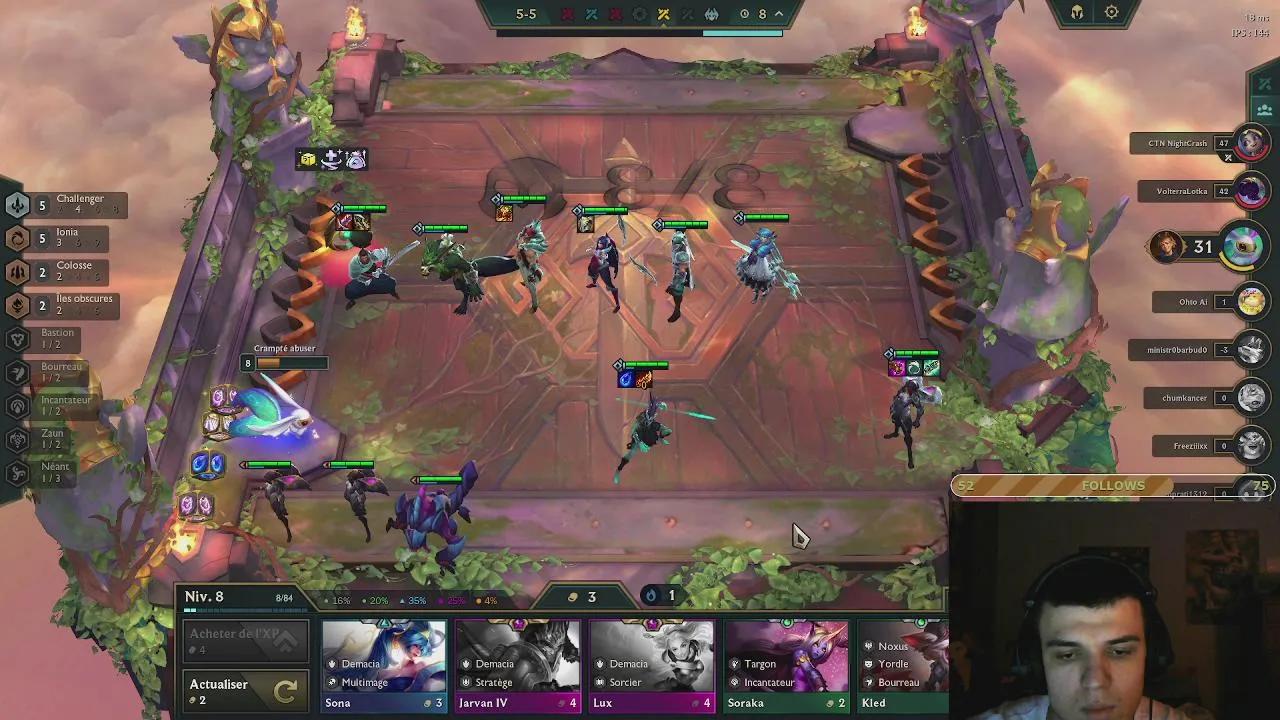Expand the stage tracker arrow
The image size is (1280, 720).
779,14
